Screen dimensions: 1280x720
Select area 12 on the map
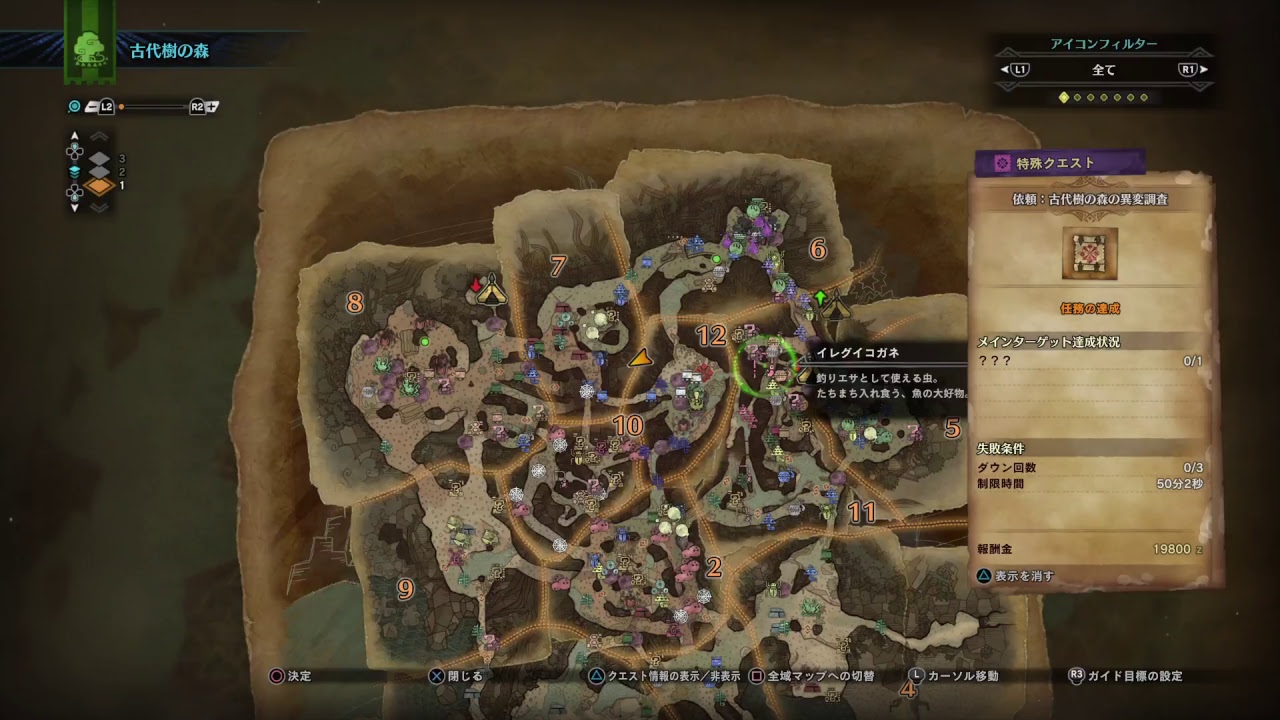point(710,336)
